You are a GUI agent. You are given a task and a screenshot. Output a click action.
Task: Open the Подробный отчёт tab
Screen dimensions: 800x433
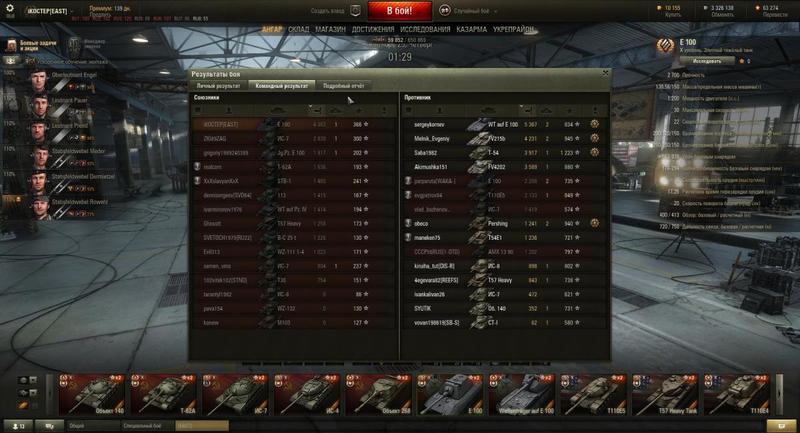point(344,86)
